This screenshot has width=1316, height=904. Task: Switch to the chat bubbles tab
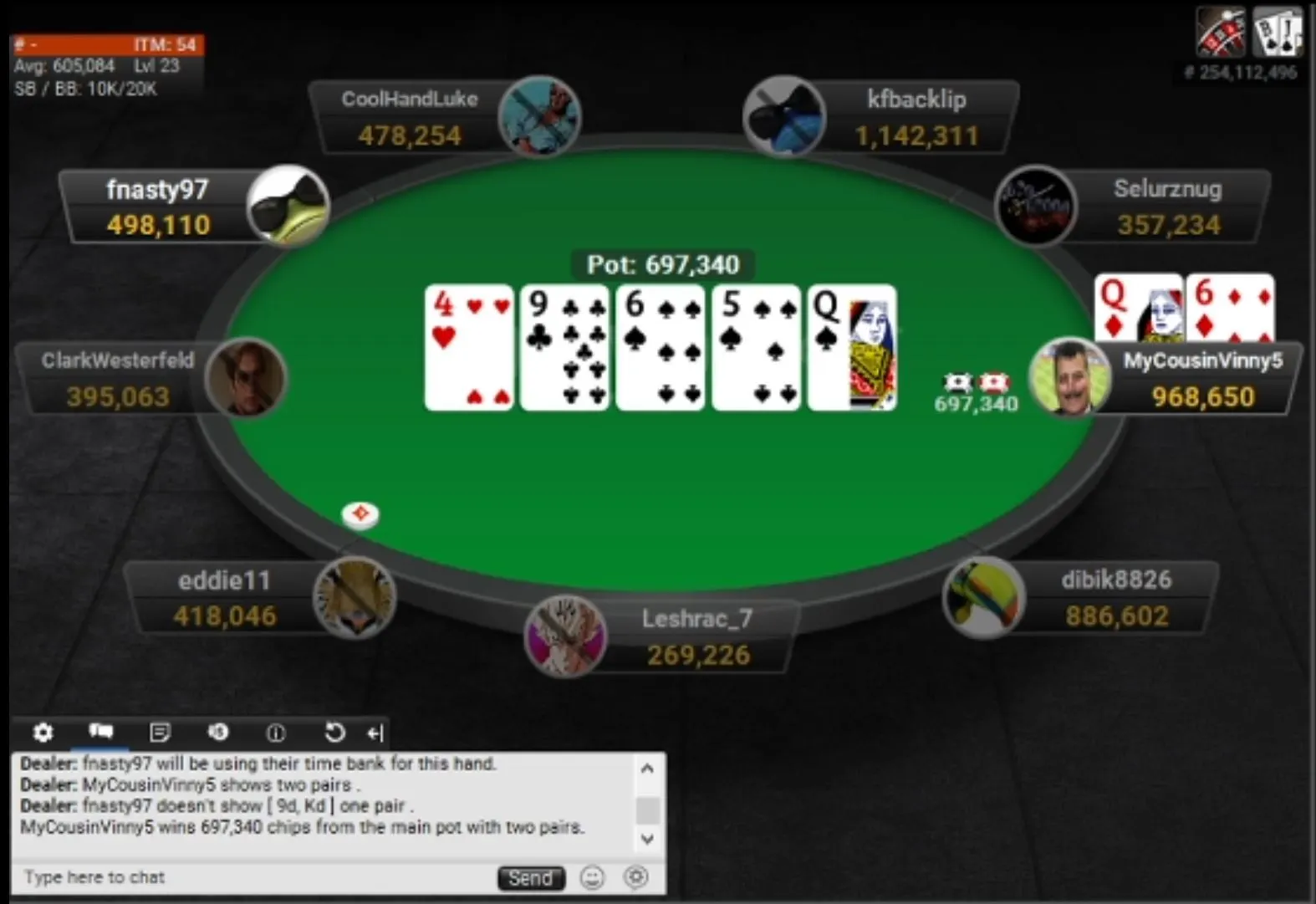[x=101, y=733]
